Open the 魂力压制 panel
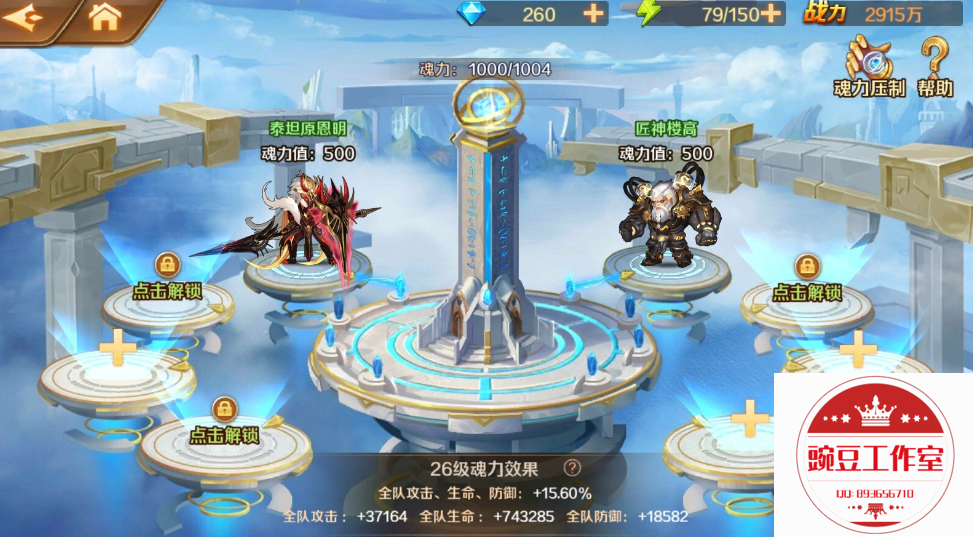This screenshot has height=537, width=973. coord(868,66)
